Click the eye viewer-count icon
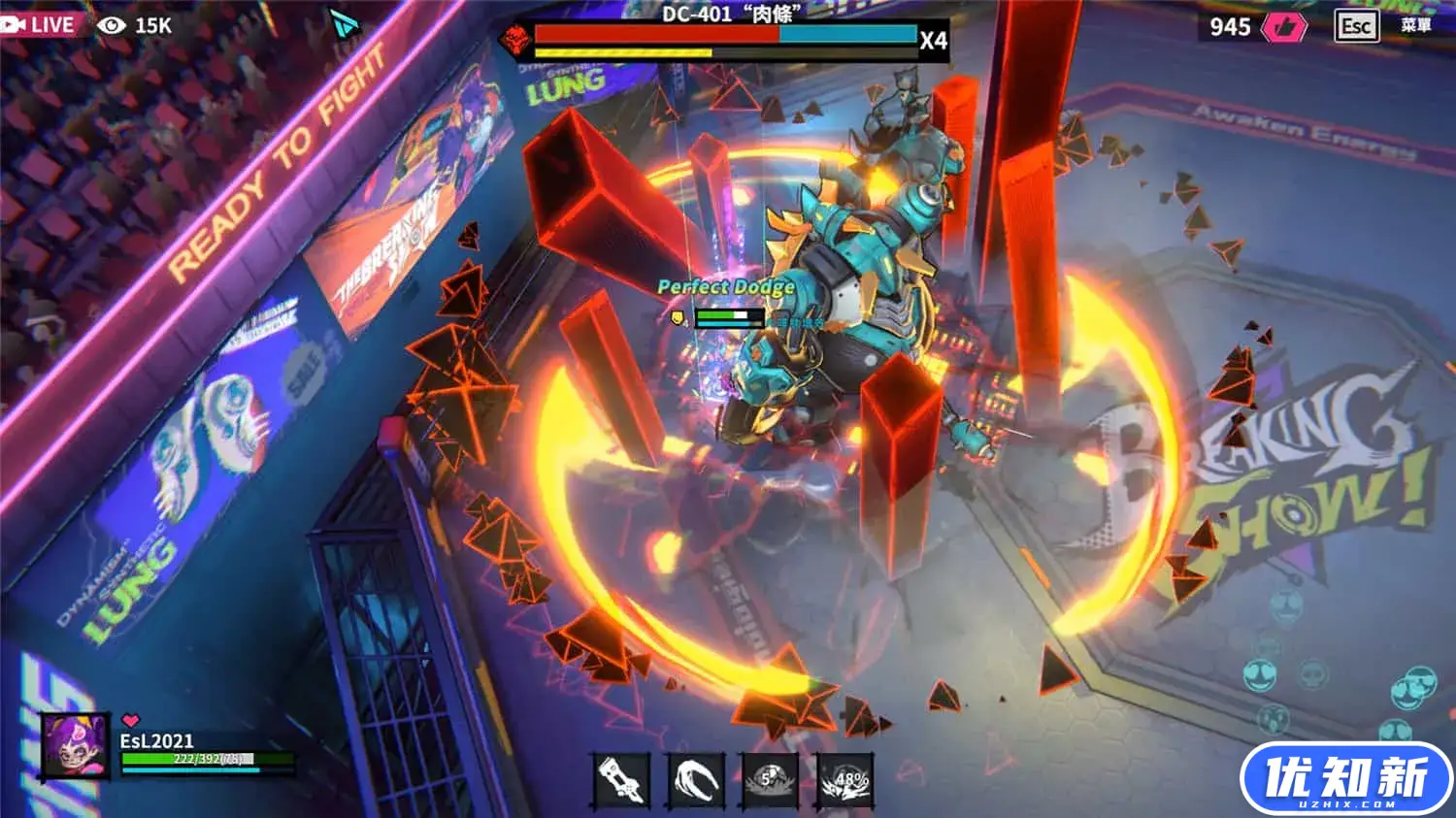Viewport: 1456px width, 818px height. click(112, 25)
